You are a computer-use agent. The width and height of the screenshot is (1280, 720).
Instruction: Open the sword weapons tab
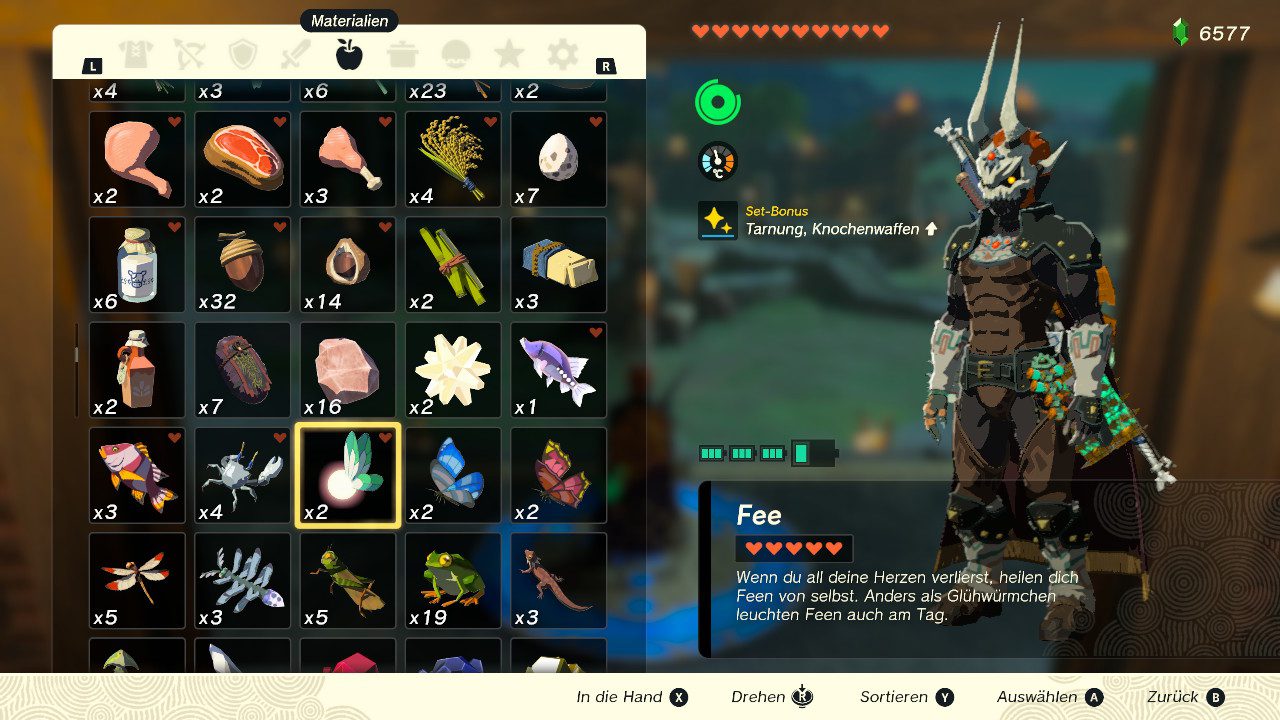[x=296, y=54]
